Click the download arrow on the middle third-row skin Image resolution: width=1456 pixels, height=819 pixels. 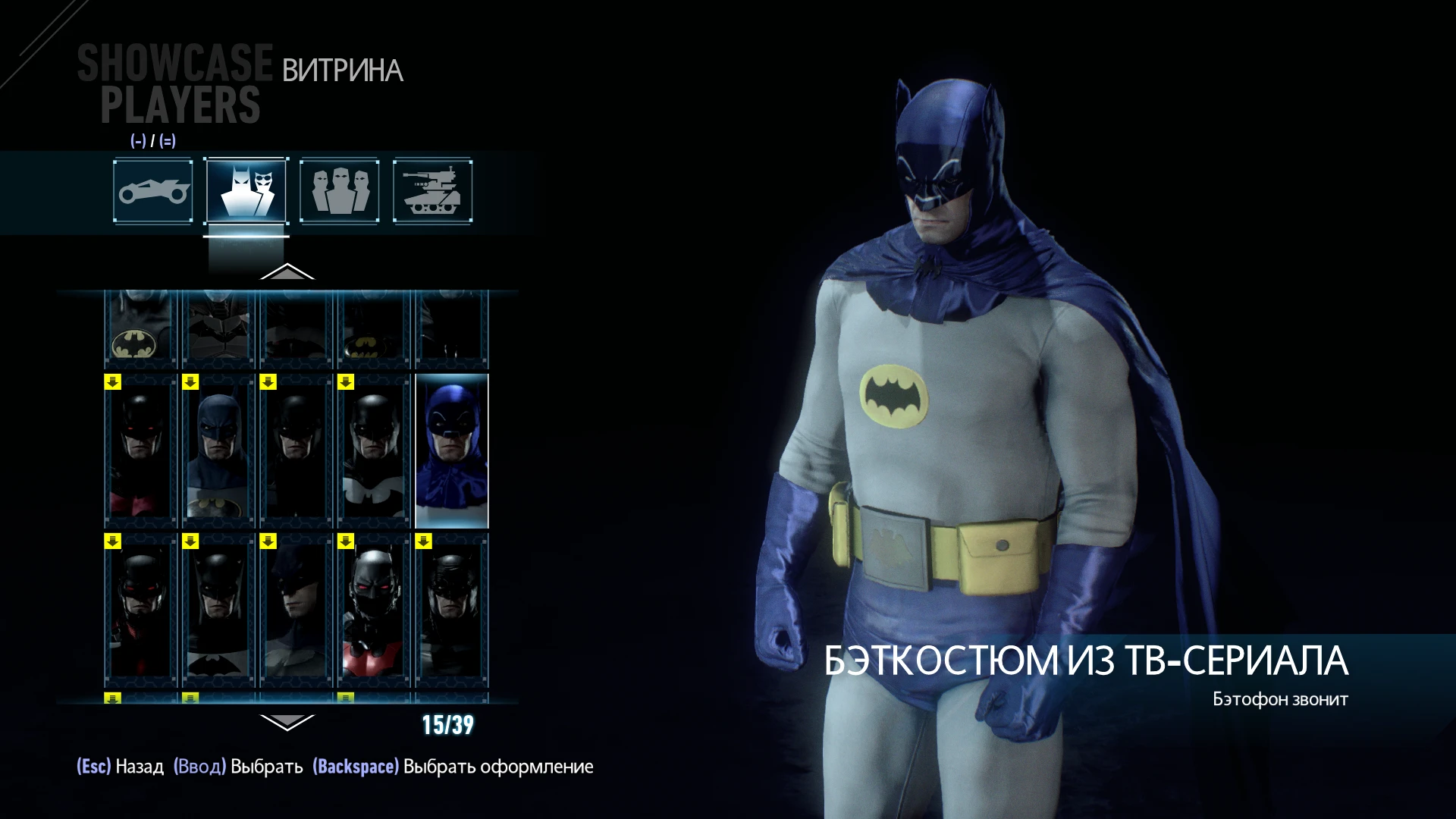pos(267,541)
